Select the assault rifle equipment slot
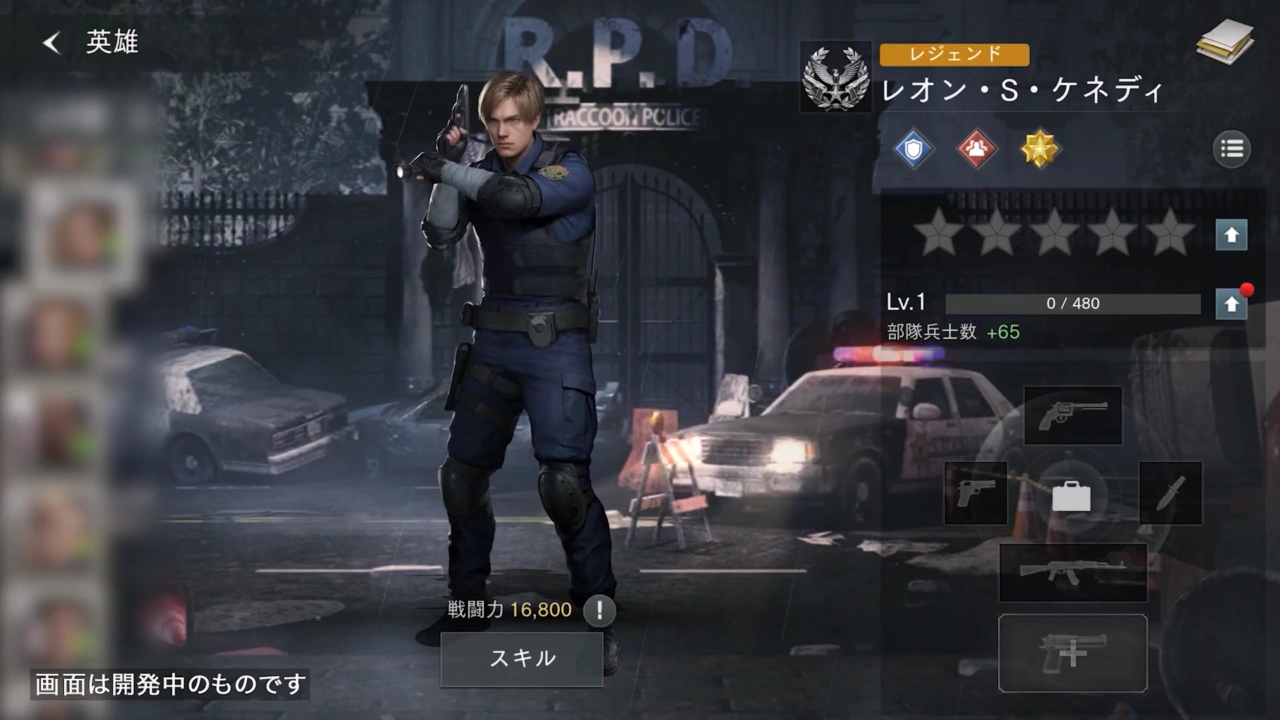 [1073, 573]
